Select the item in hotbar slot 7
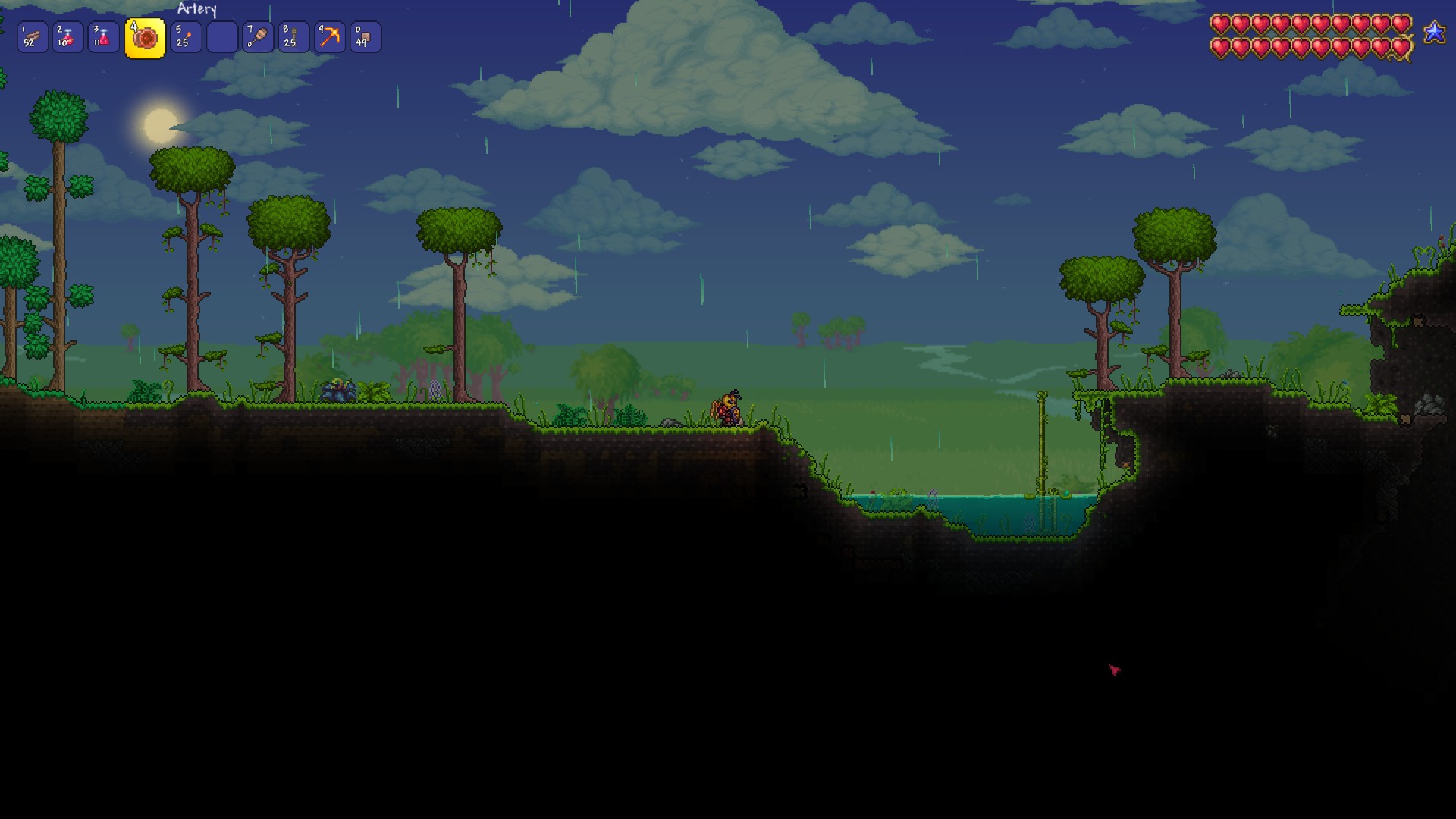 (x=258, y=36)
